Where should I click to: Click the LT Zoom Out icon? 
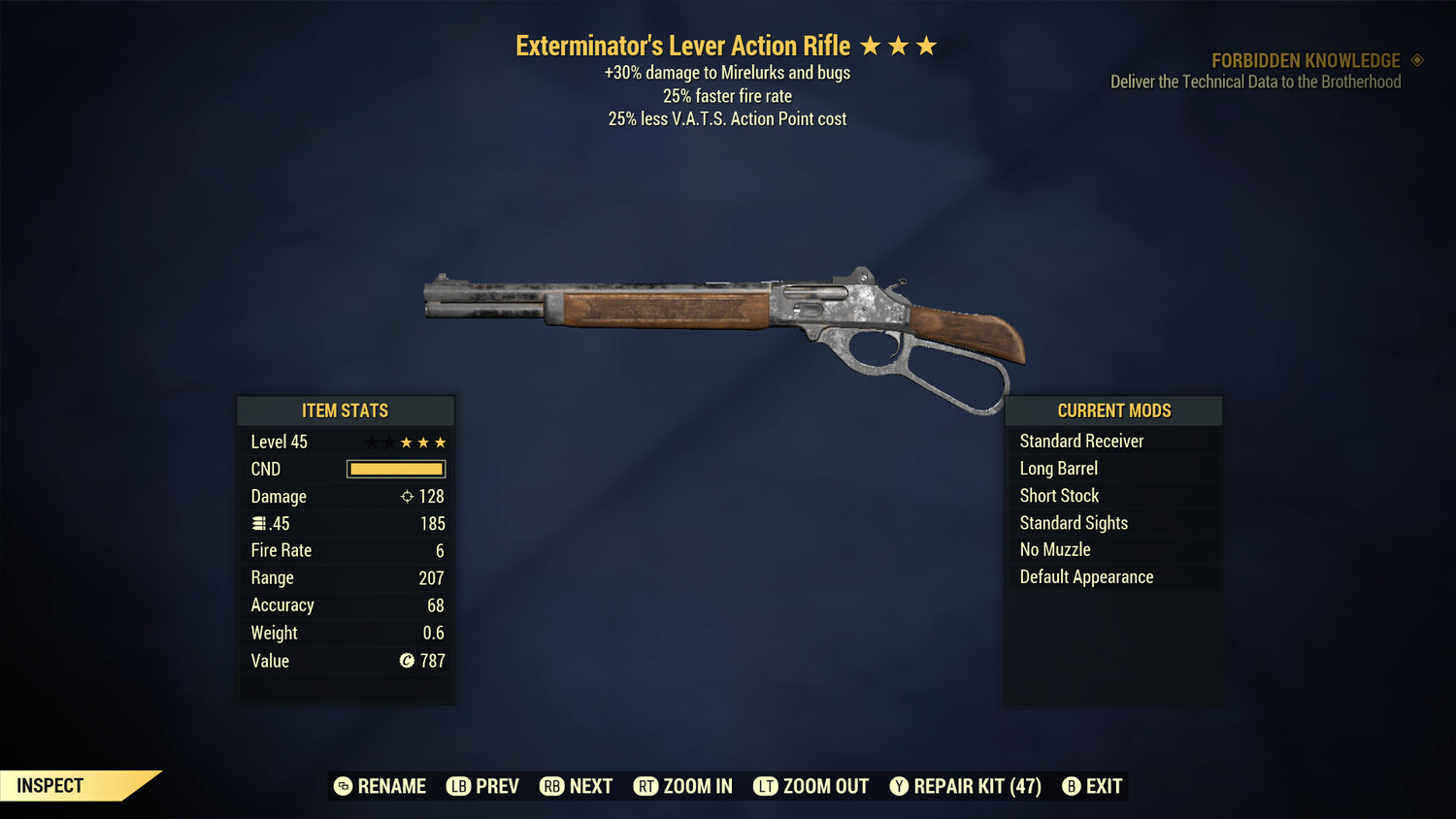click(766, 786)
